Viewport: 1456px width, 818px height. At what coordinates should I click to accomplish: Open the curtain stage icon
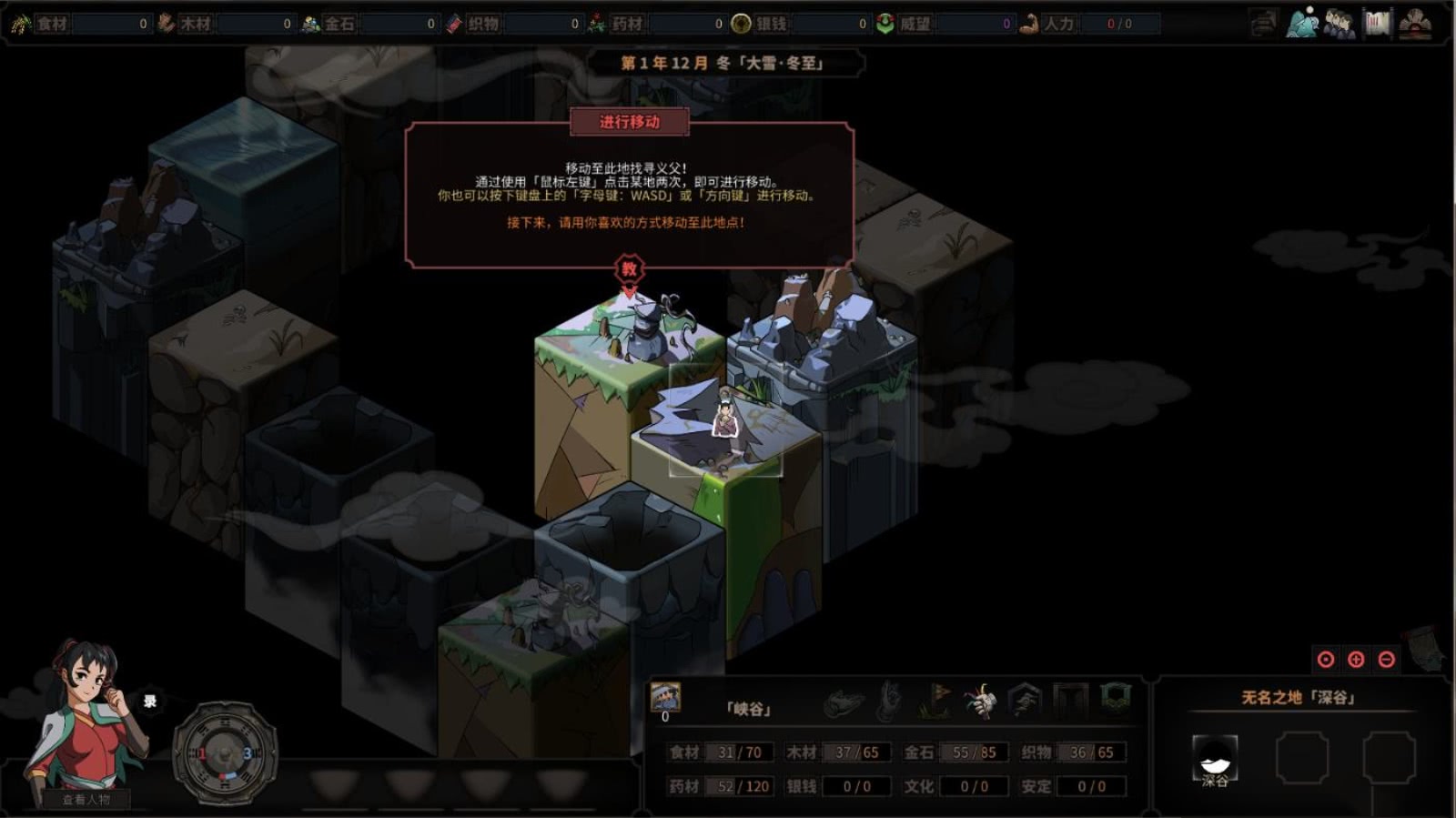pyautogui.click(x=1377, y=23)
